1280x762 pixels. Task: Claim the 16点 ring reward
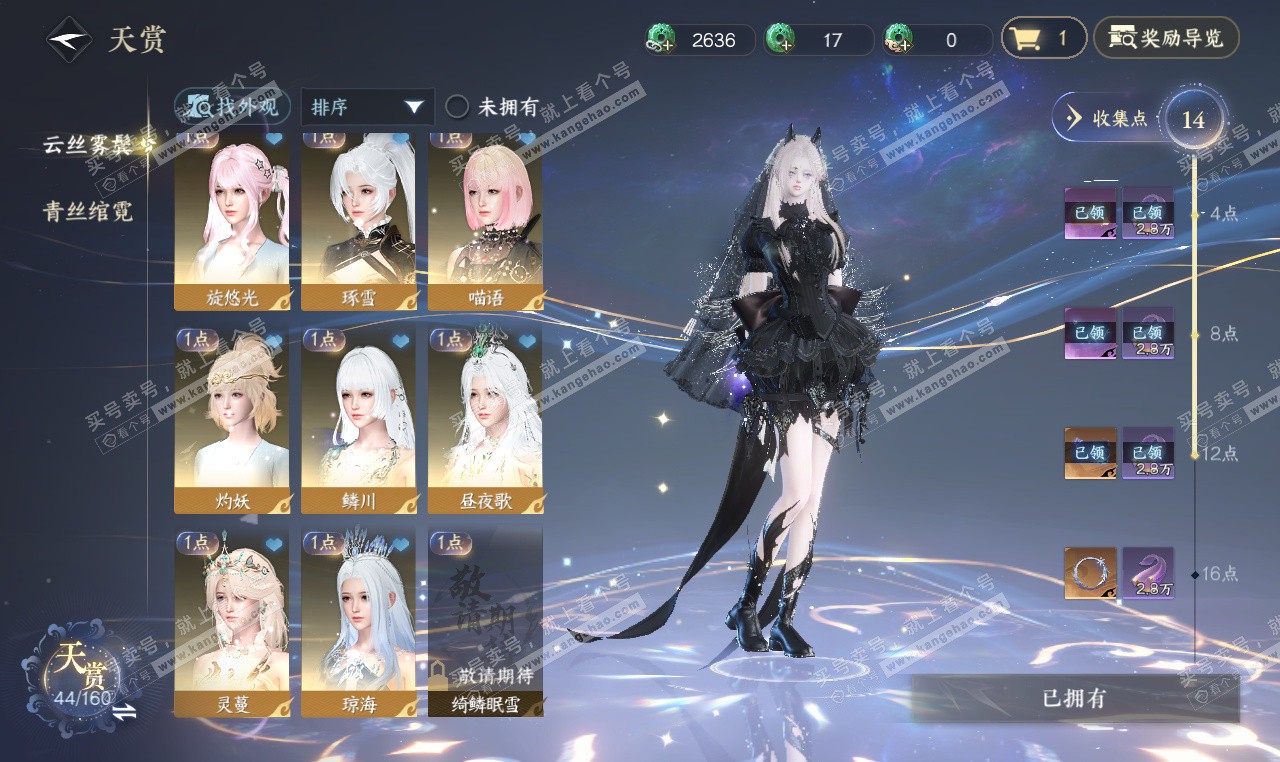1090,573
